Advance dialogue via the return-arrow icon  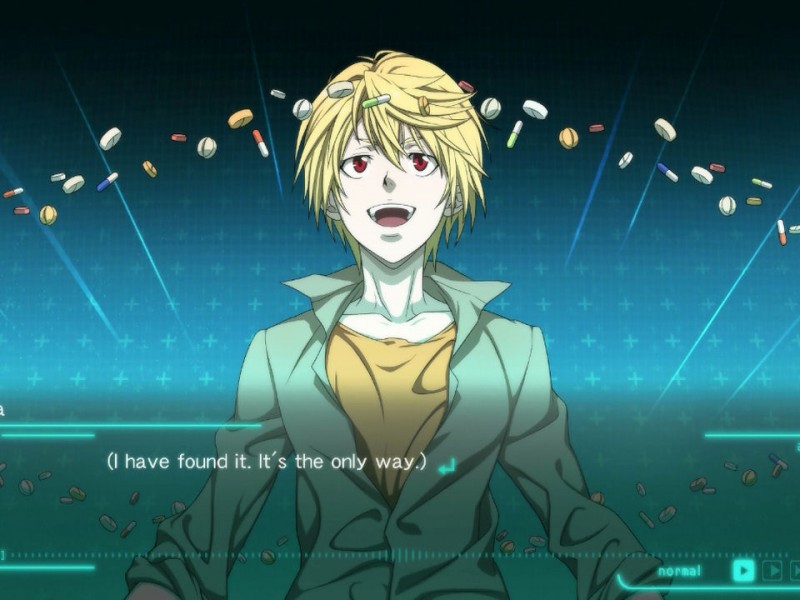click(446, 465)
